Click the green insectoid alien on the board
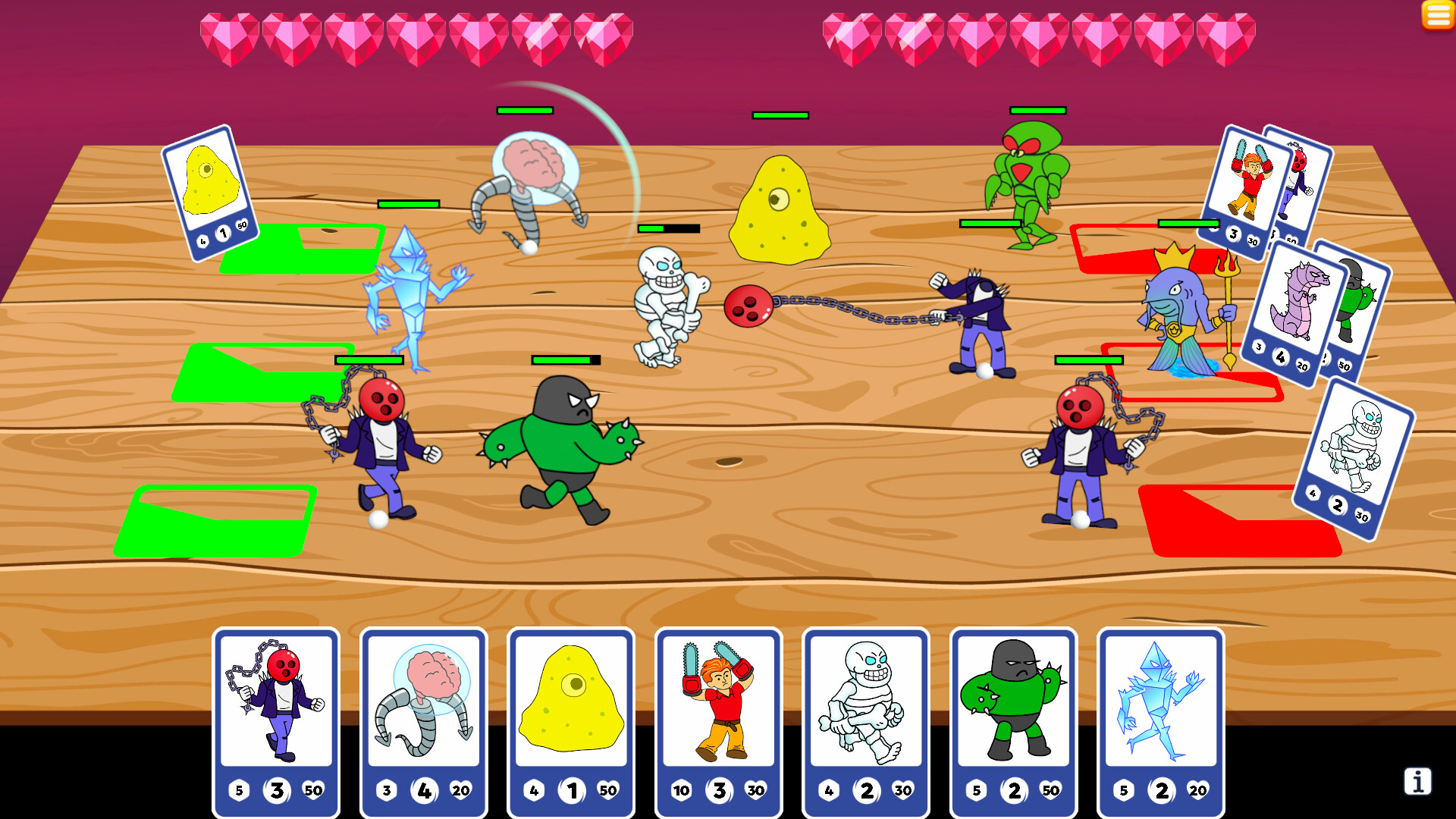Screen dimensions: 1456x819 (x=1031, y=190)
